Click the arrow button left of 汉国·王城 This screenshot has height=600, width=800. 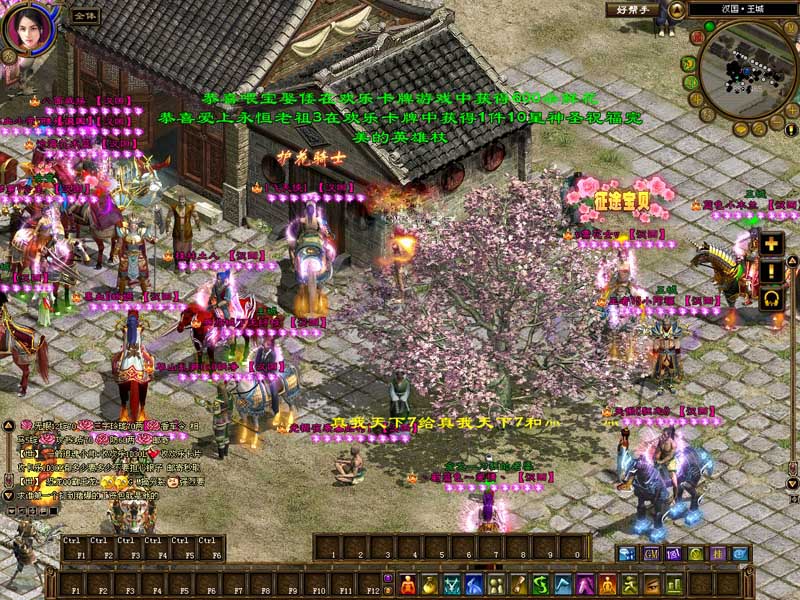pyautogui.click(x=677, y=9)
